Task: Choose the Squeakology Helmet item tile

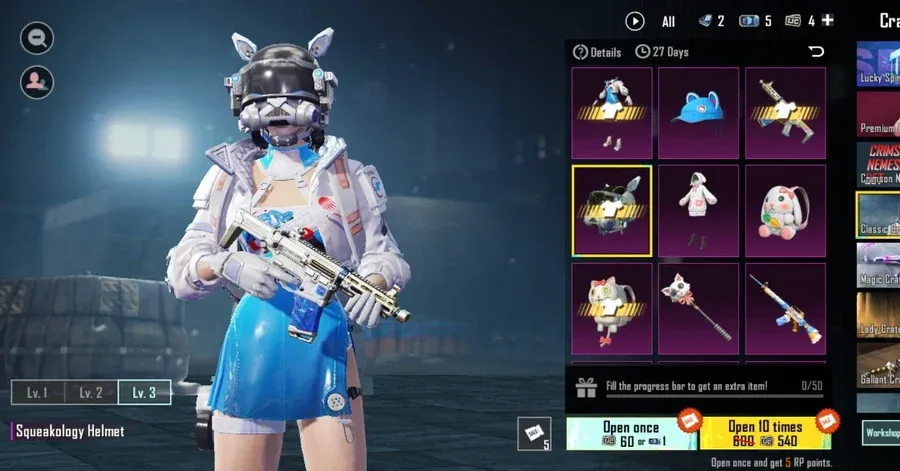Action: pos(611,210)
